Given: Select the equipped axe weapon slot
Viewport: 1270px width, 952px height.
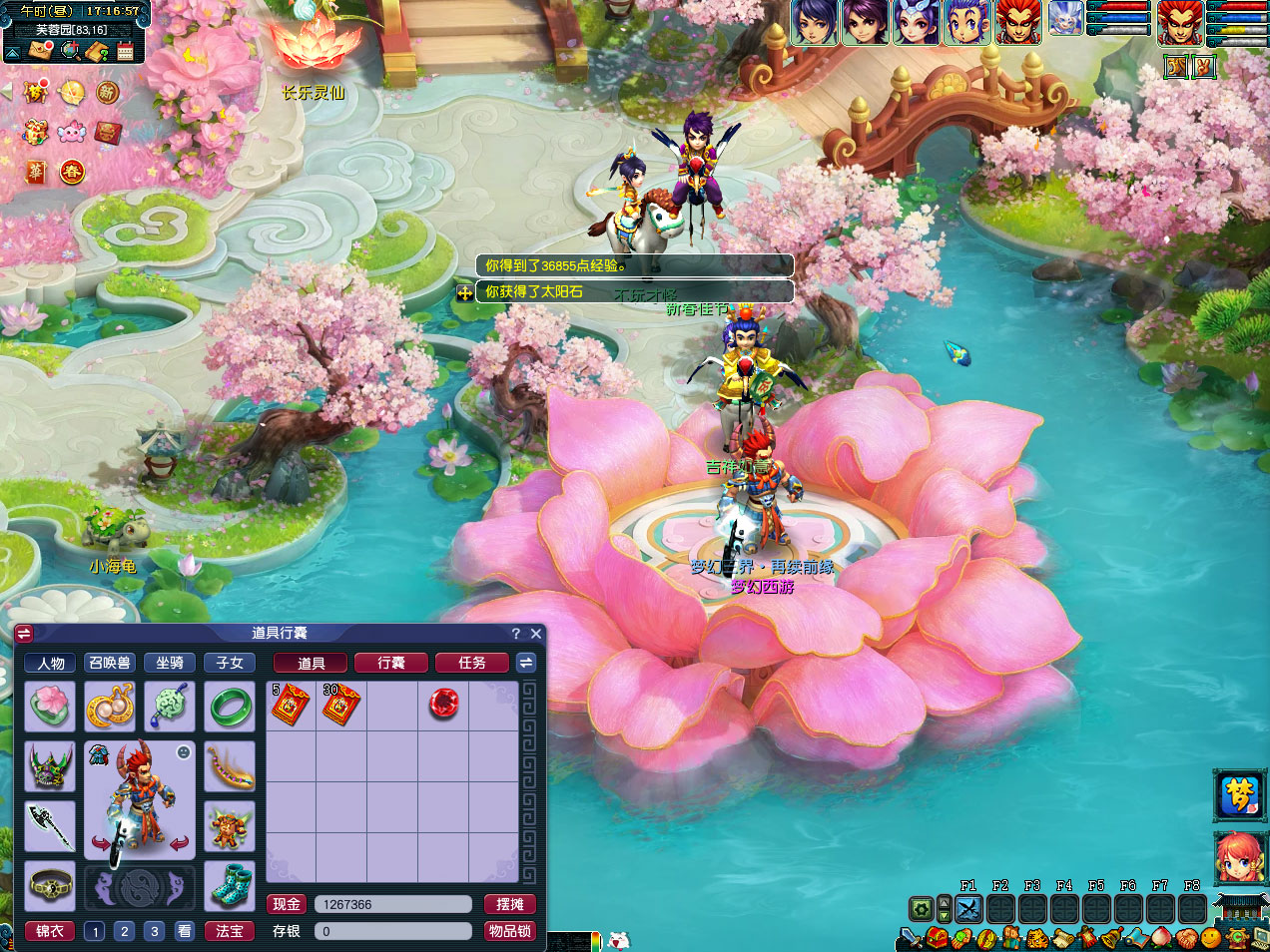Looking at the screenshot, I should click(50, 825).
